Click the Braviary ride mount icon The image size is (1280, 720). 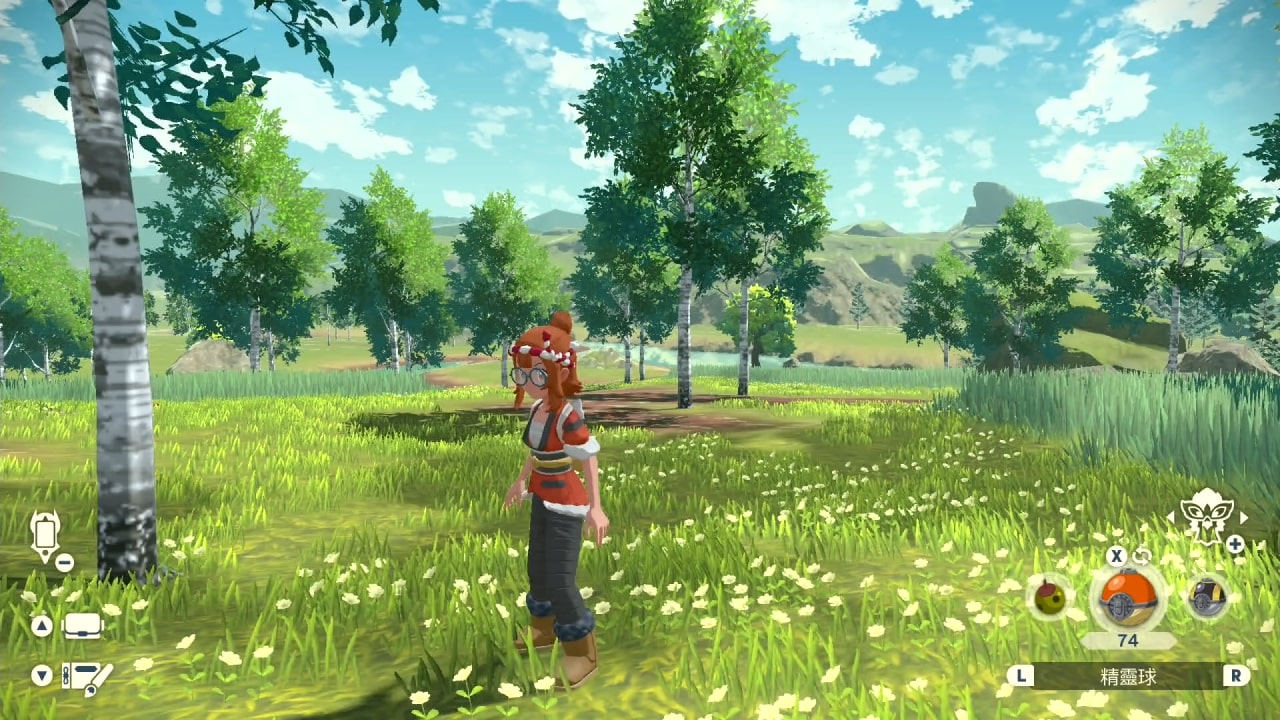point(1207,516)
